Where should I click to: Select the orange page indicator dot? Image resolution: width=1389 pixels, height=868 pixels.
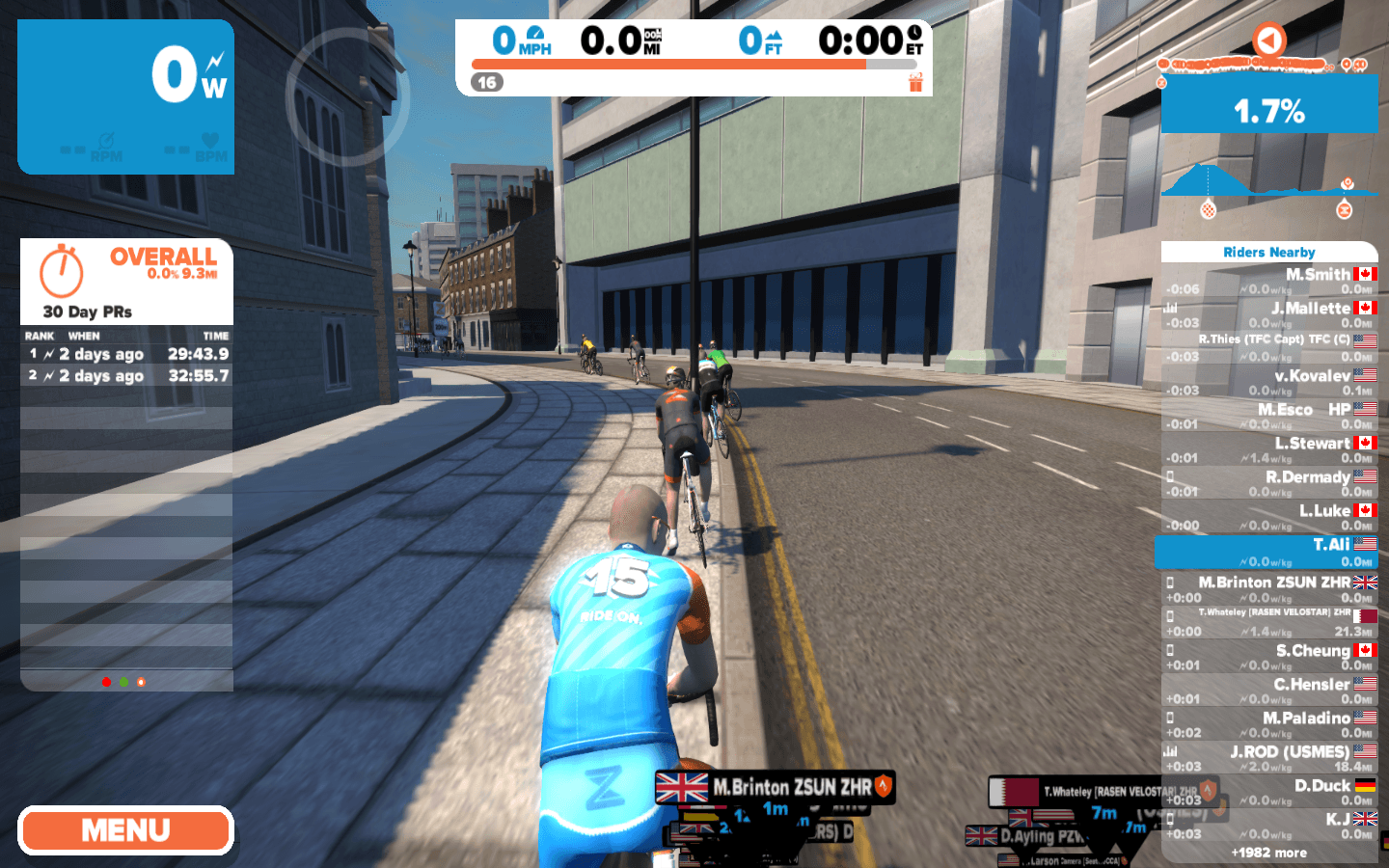pos(141,682)
